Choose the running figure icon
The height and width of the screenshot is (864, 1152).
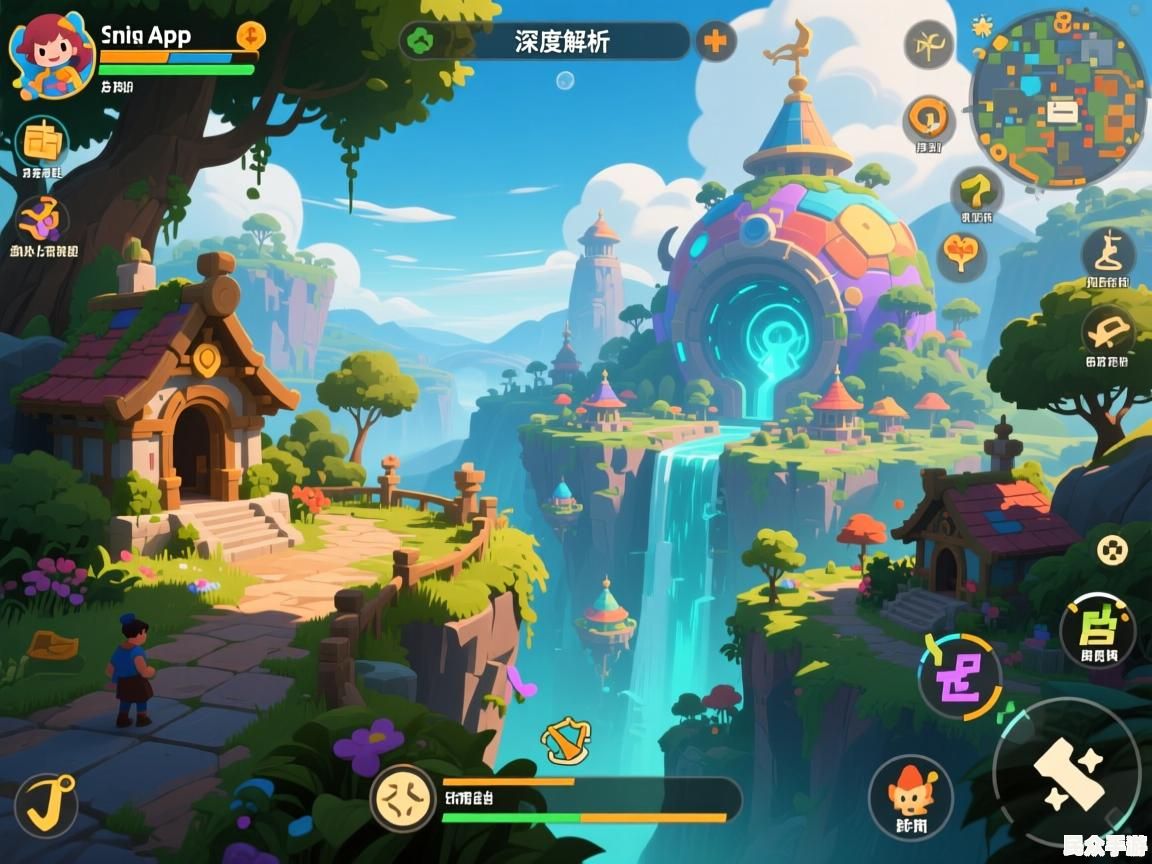[x=1108, y=252]
